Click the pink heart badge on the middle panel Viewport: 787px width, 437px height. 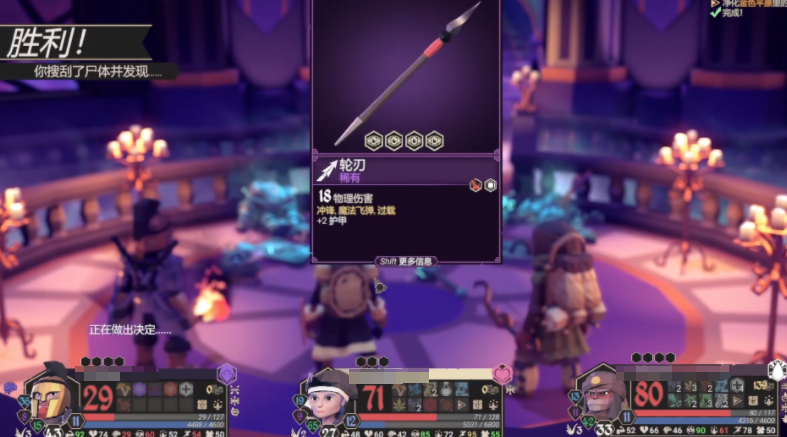coord(501,375)
